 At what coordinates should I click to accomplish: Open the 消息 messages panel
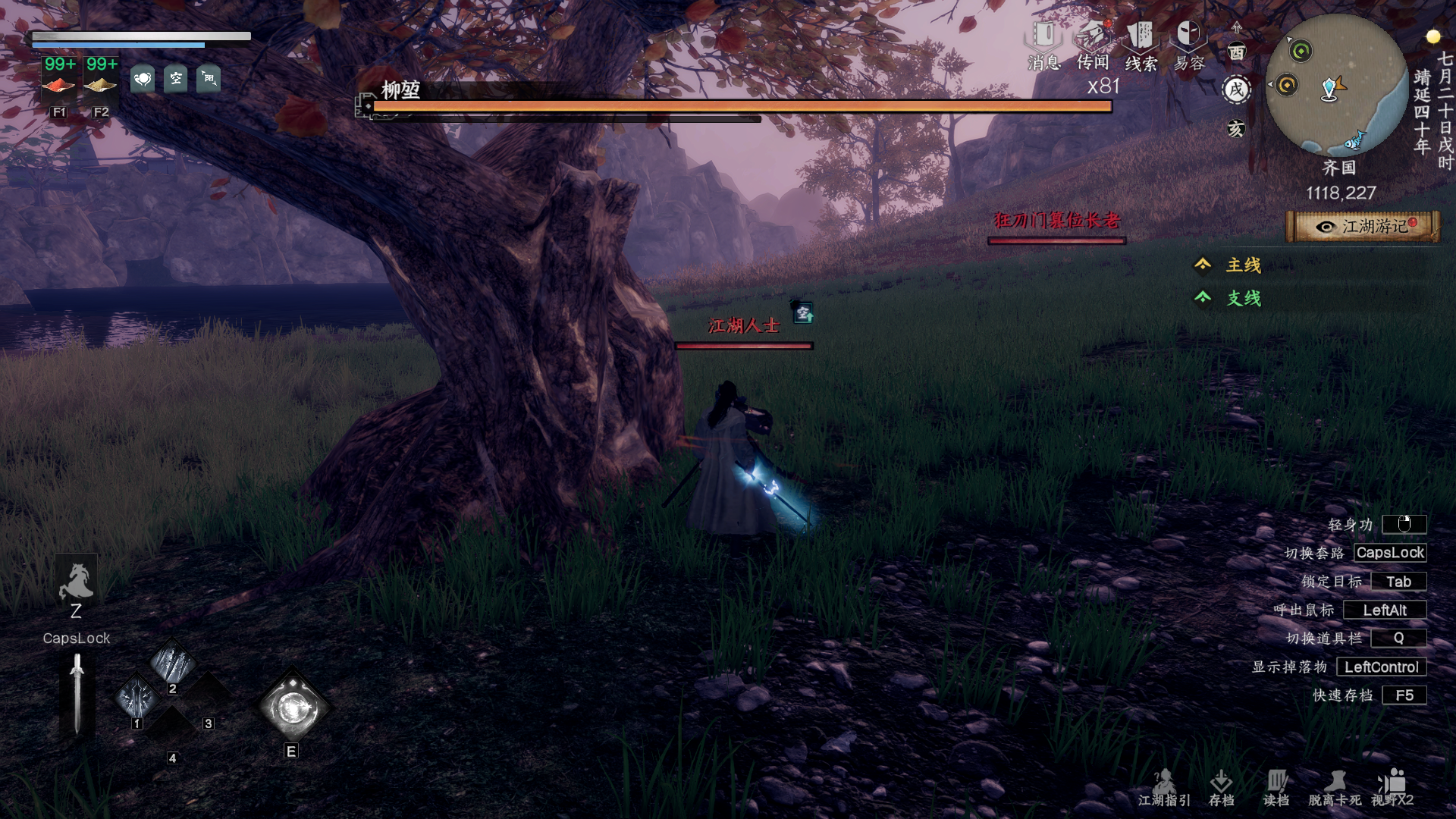(1044, 45)
